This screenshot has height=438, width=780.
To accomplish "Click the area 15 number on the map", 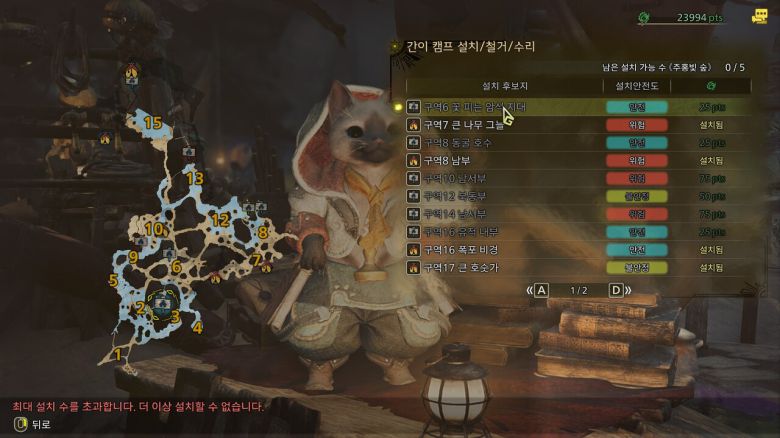I will tap(152, 122).
